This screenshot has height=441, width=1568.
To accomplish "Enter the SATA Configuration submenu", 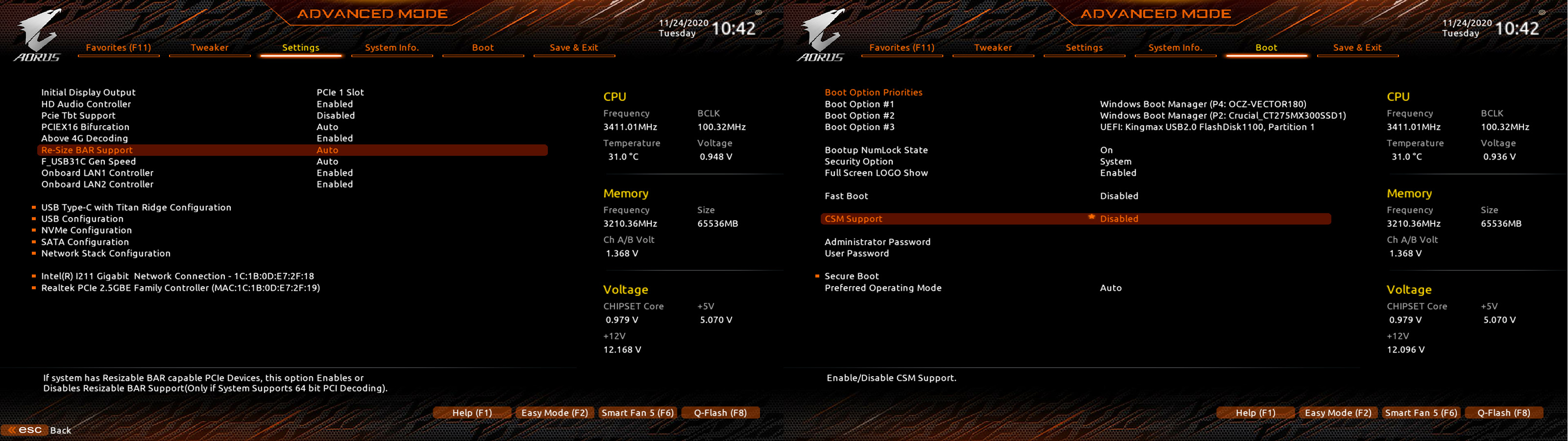I will click(85, 242).
